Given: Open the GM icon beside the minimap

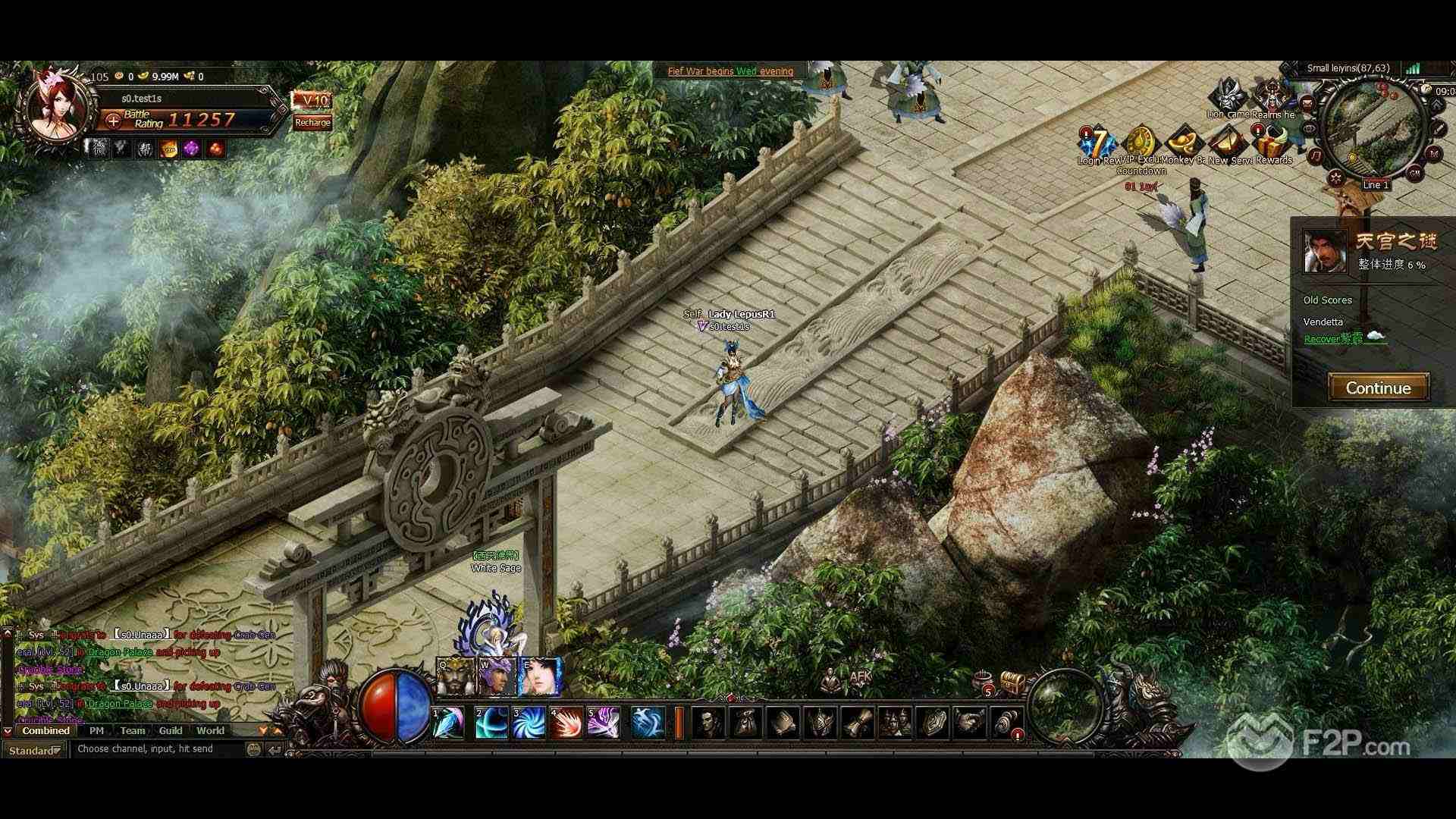Looking at the screenshot, I should click(x=1414, y=172).
